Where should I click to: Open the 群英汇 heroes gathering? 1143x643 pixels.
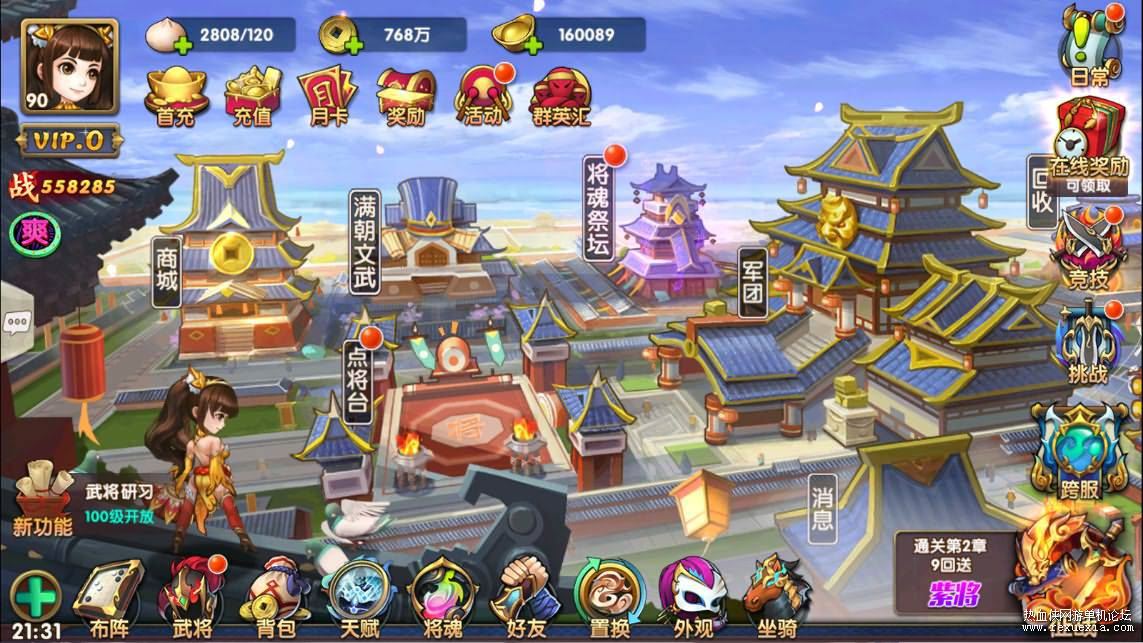561,96
